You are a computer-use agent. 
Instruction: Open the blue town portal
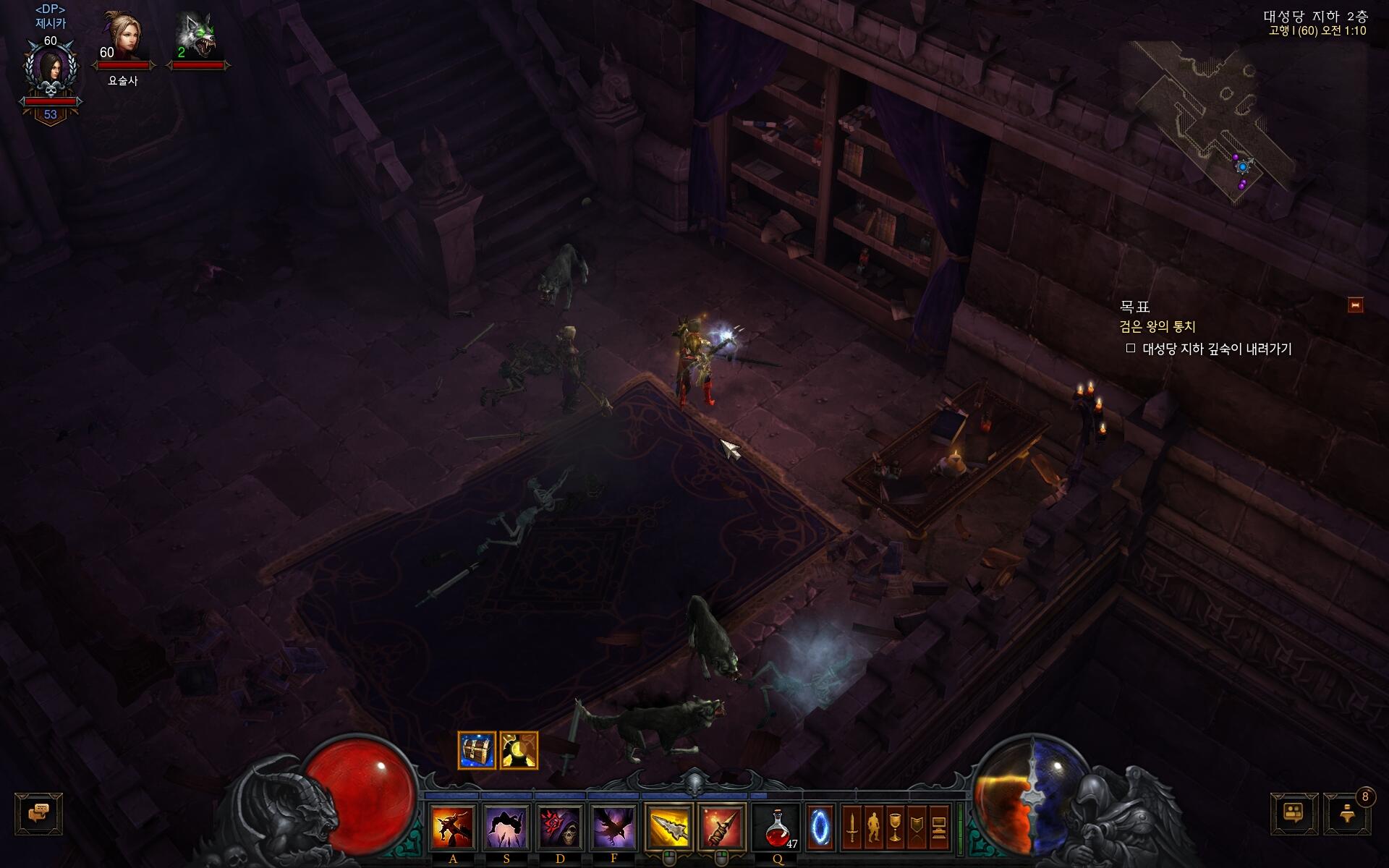(x=820, y=827)
